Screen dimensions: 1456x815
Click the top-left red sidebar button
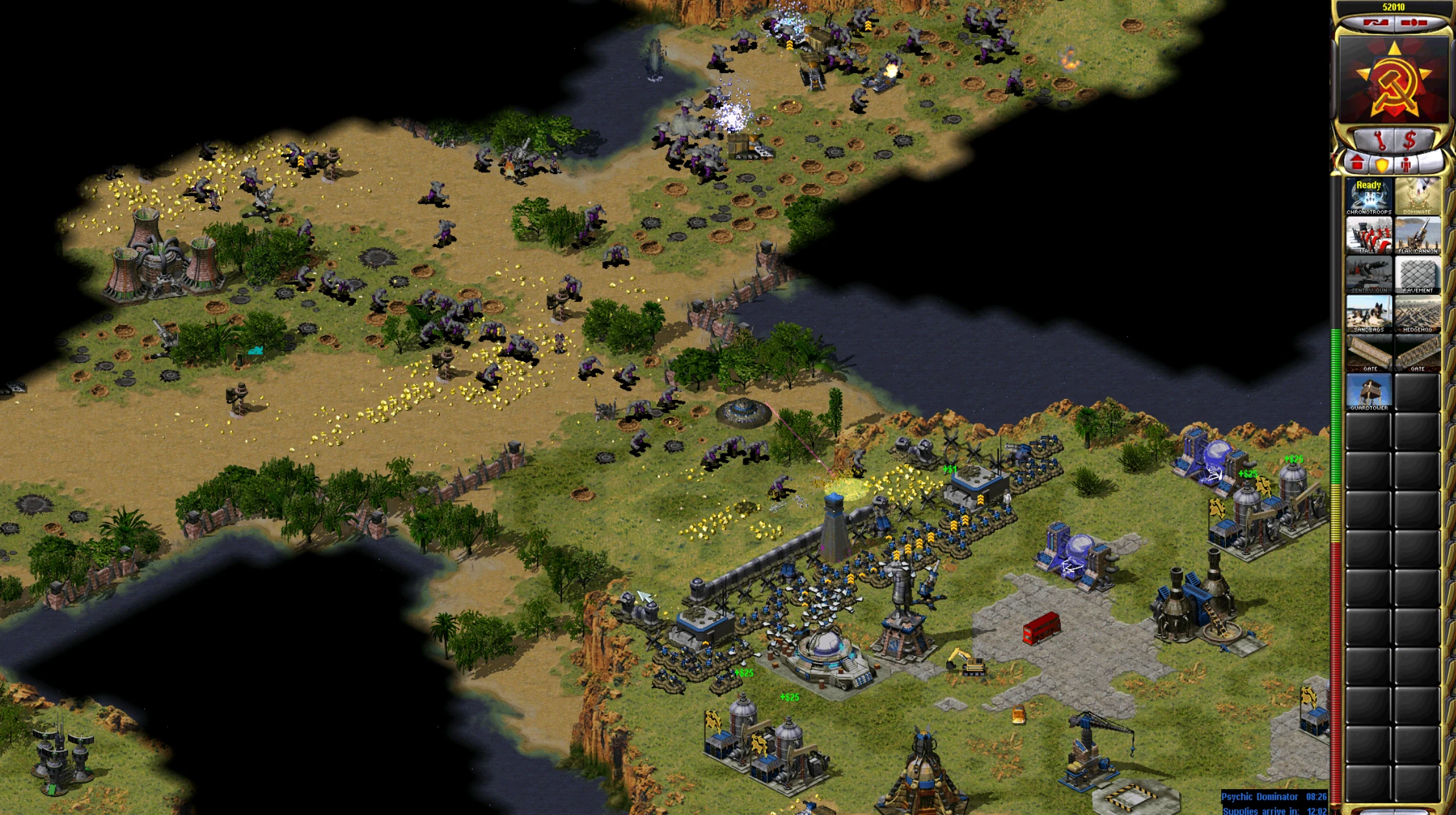pos(1375,23)
